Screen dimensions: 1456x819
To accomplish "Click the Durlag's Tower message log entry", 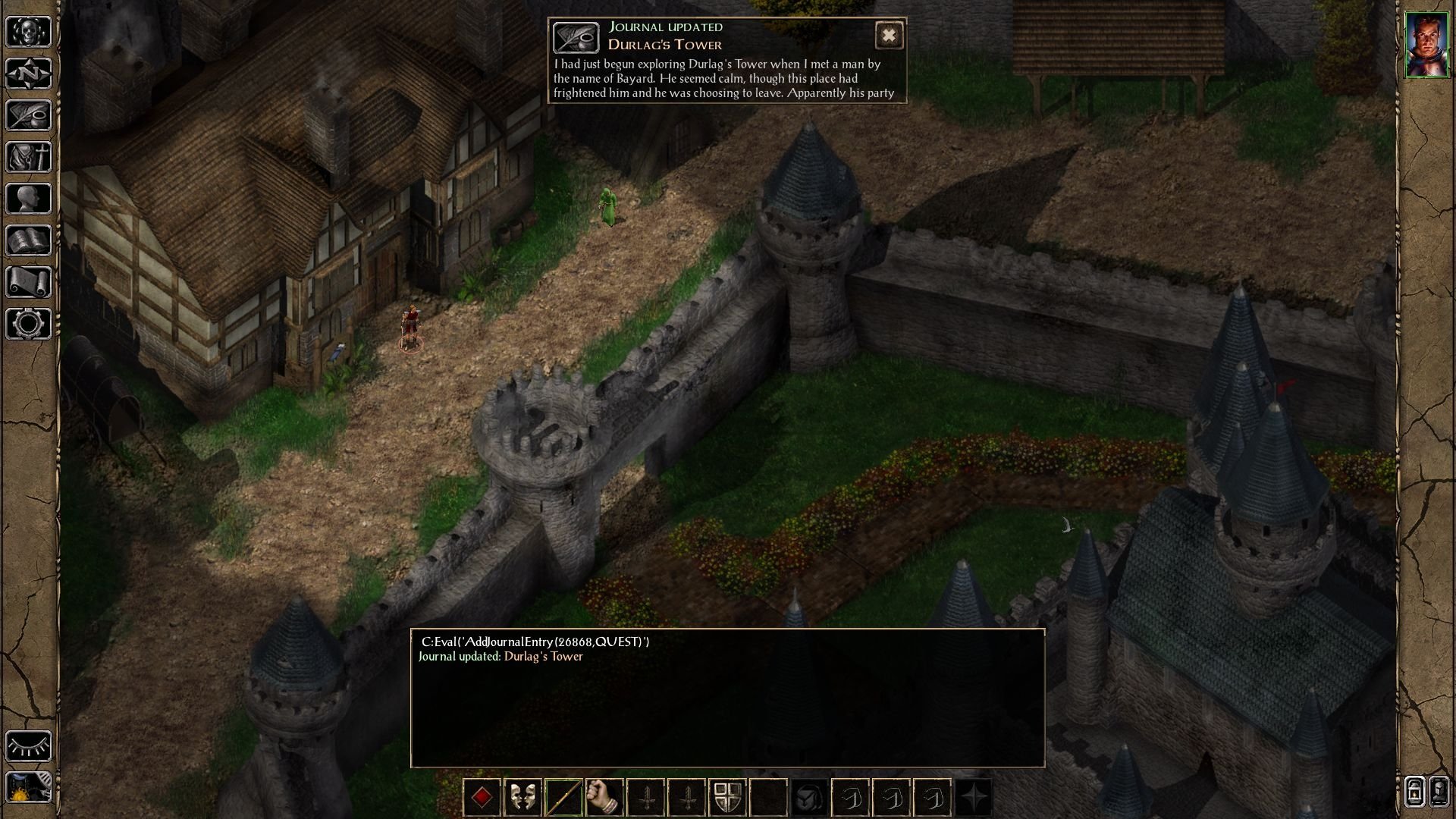I will click(543, 657).
